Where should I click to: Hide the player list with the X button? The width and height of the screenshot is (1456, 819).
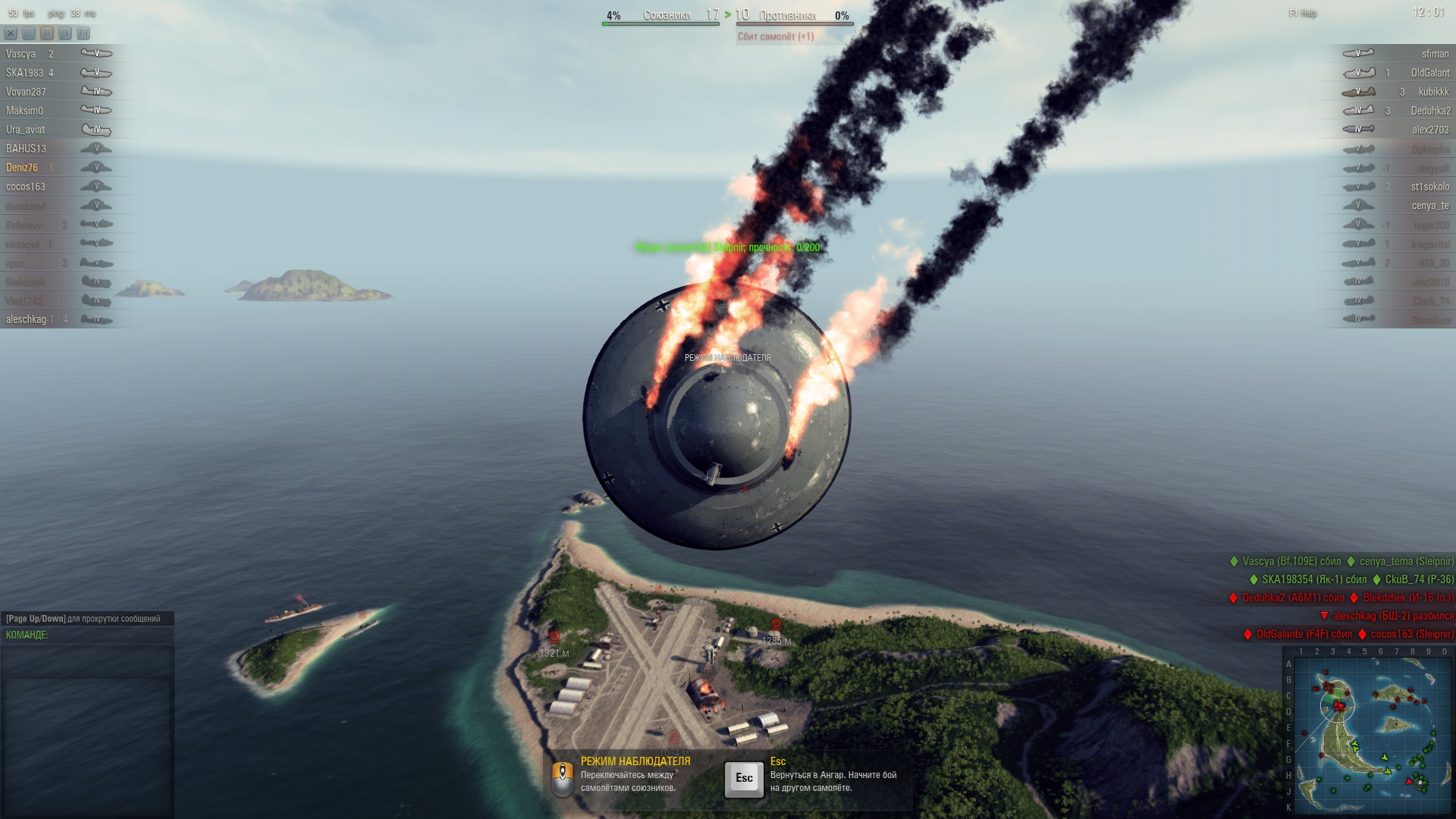[11, 33]
